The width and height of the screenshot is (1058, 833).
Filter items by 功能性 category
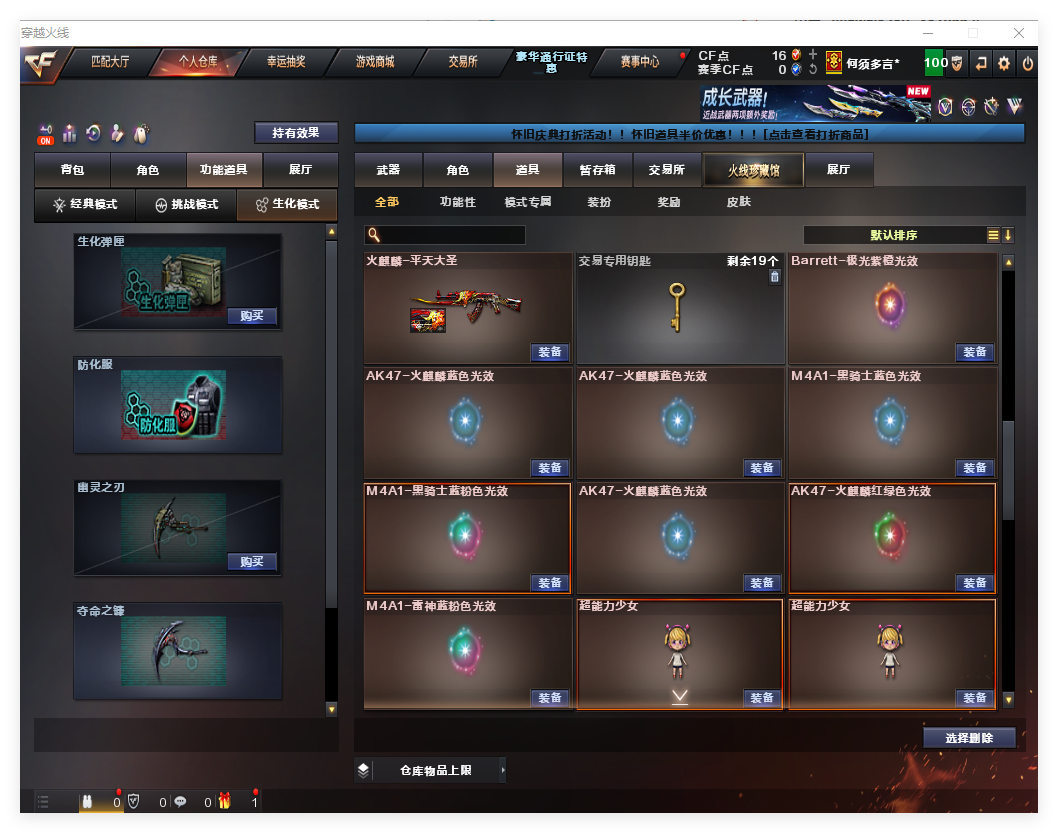click(x=458, y=202)
